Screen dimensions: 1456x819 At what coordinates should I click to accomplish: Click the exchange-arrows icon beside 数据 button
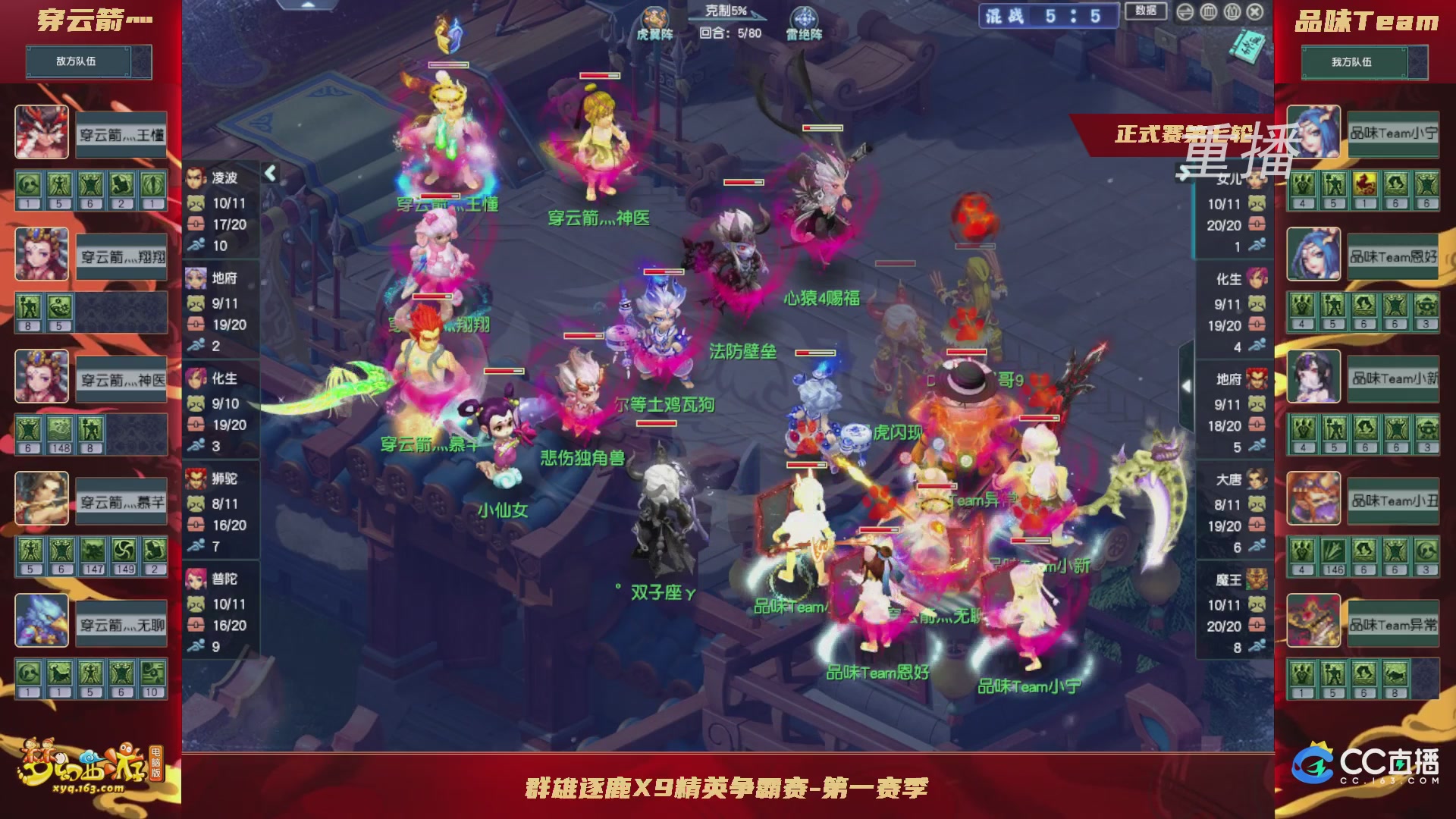[1185, 12]
